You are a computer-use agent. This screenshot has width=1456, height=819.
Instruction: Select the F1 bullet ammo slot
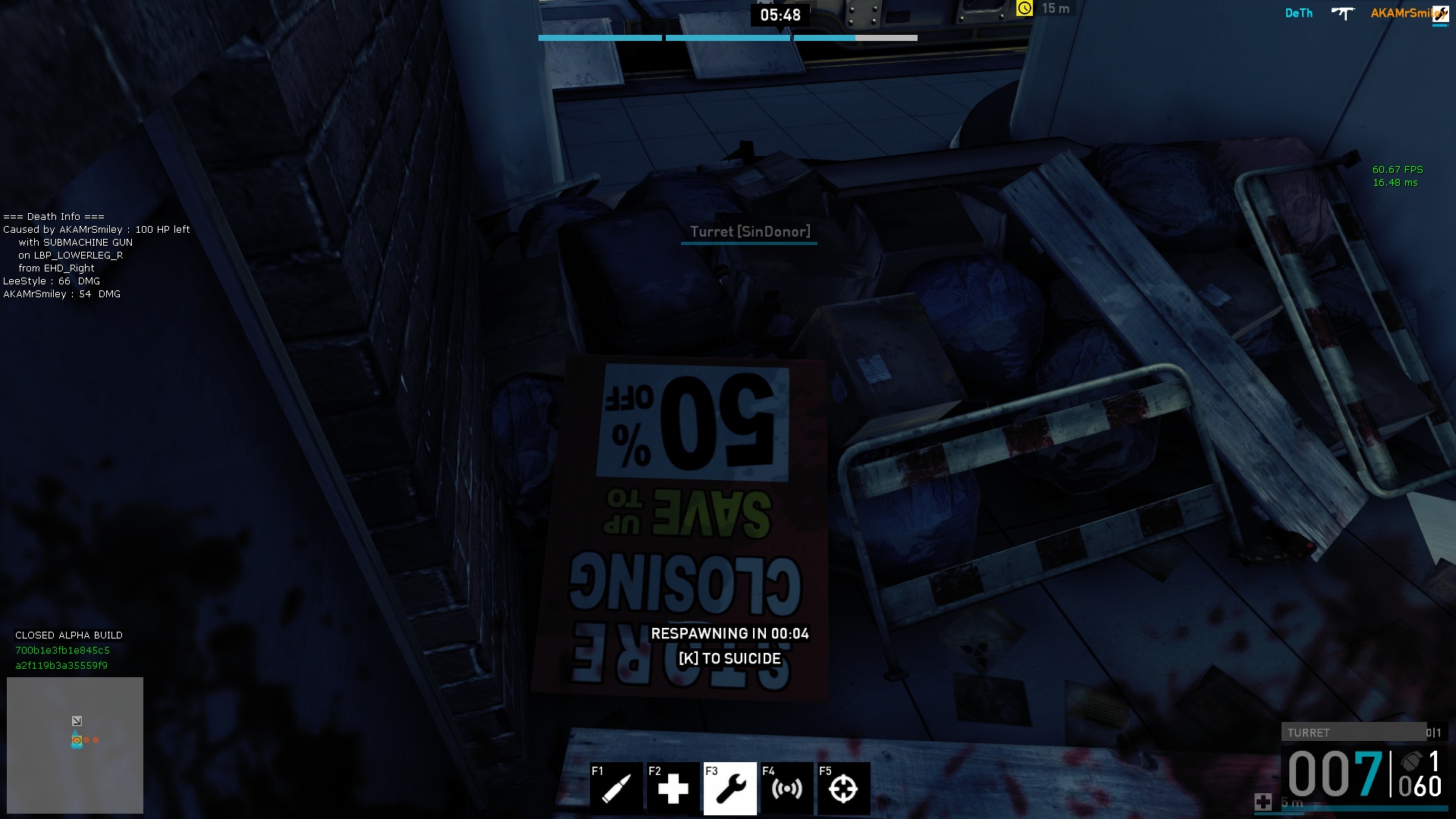coord(616,788)
